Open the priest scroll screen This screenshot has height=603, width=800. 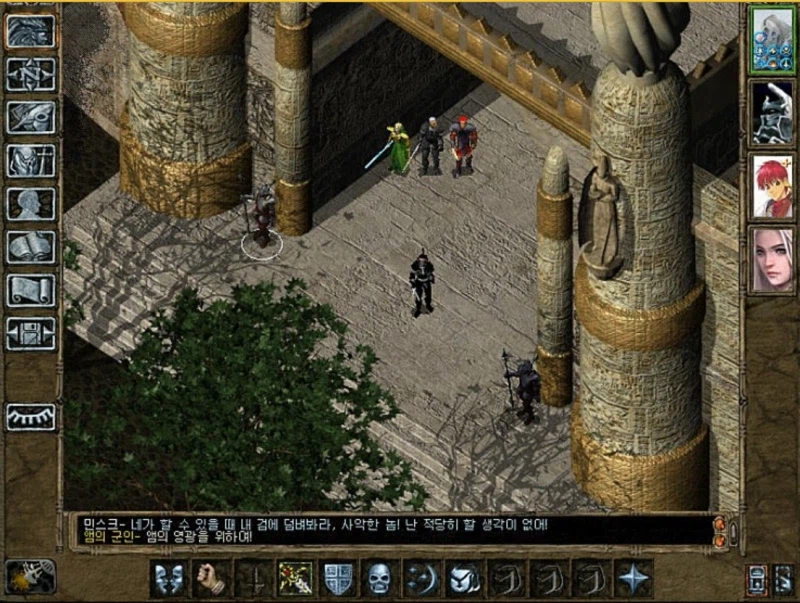(x=31, y=290)
